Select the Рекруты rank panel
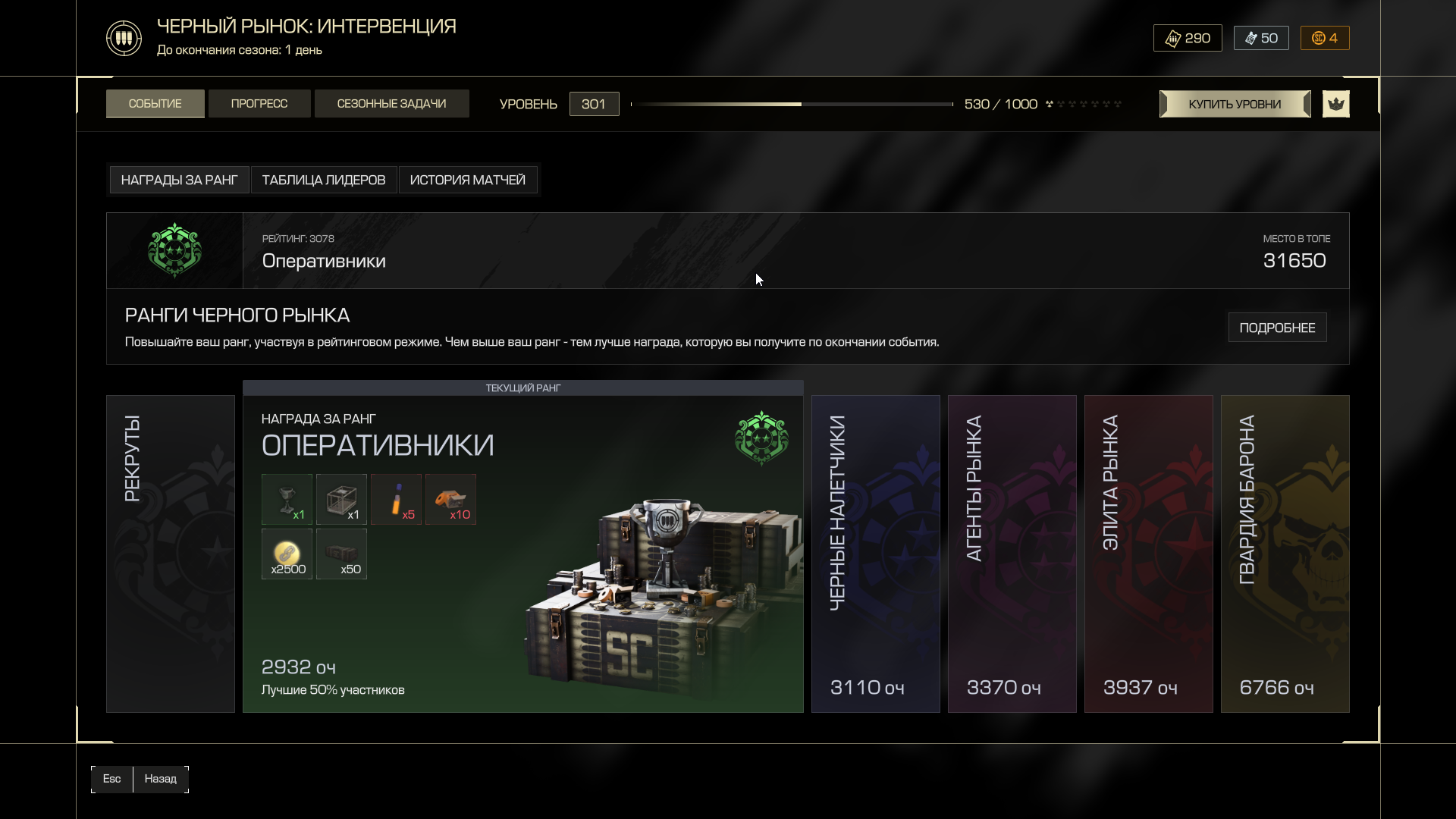 click(x=171, y=554)
